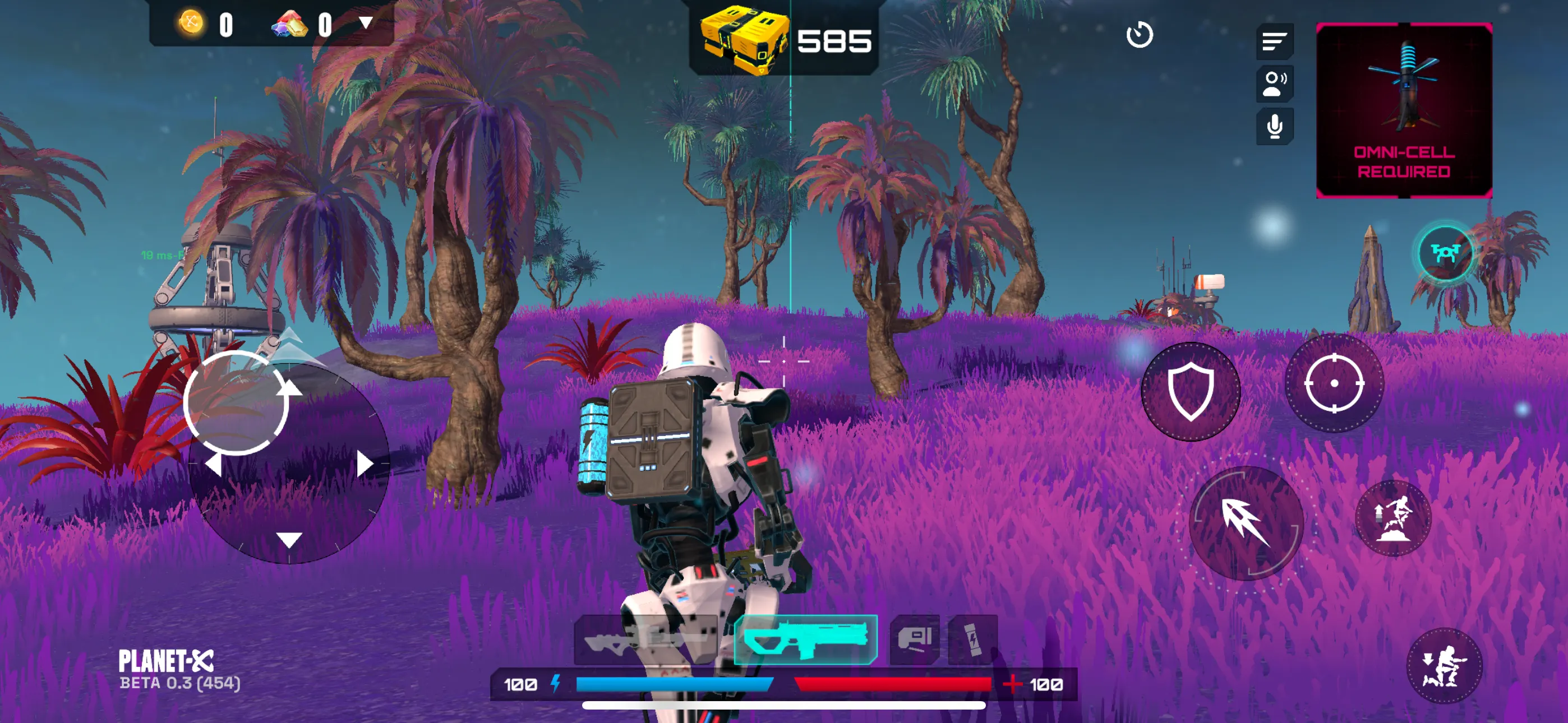Viewport: 1568px width, 723px height.
Task: Activate the shield ability
Action: (x=1190, y=391)
